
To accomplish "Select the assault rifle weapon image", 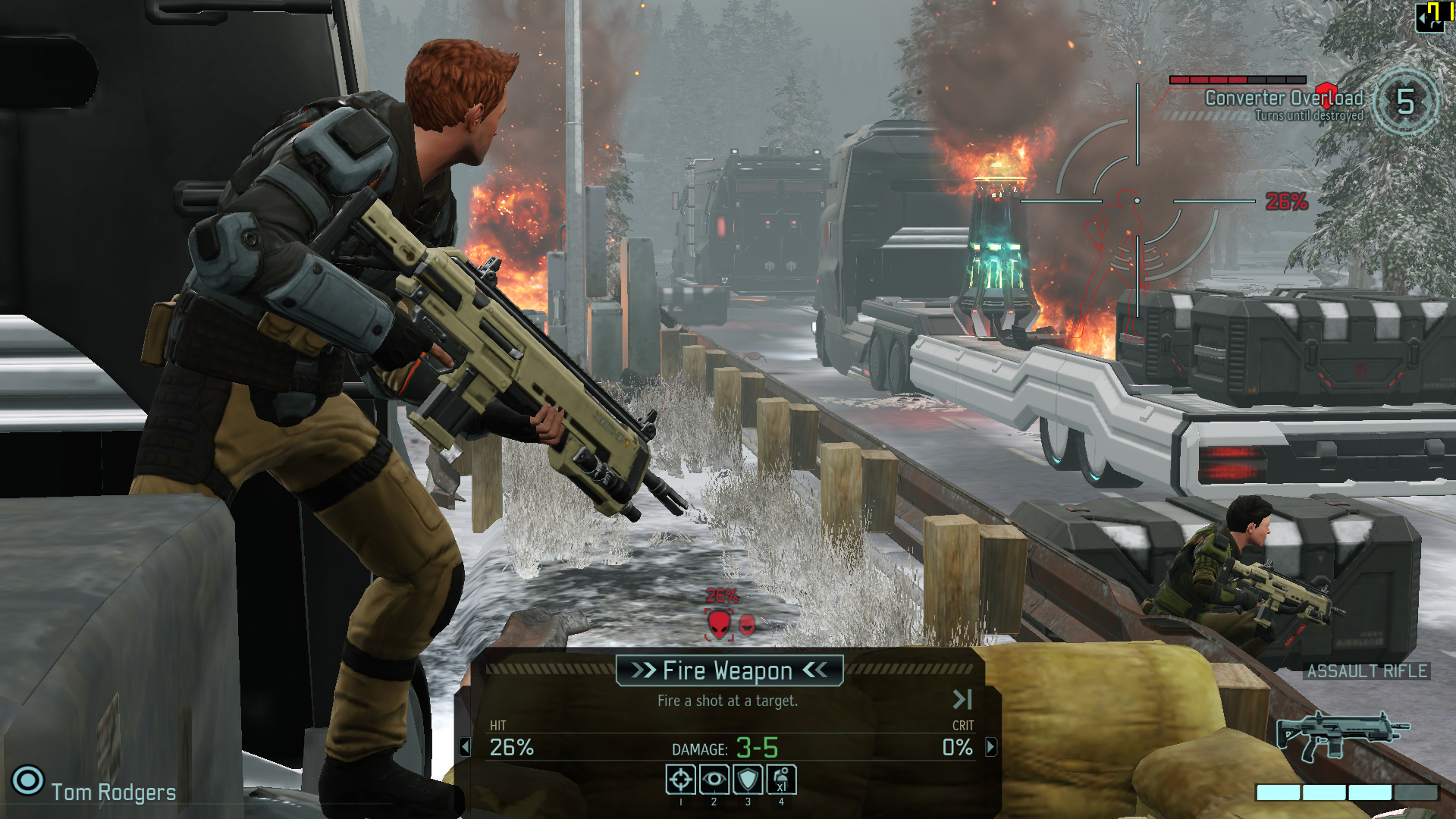I will (x=1341, y=733).
